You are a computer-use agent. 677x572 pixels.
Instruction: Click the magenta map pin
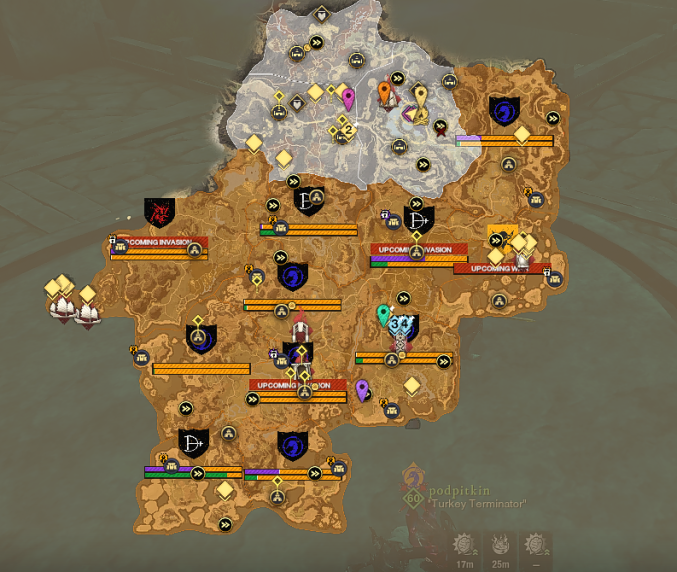348,98
